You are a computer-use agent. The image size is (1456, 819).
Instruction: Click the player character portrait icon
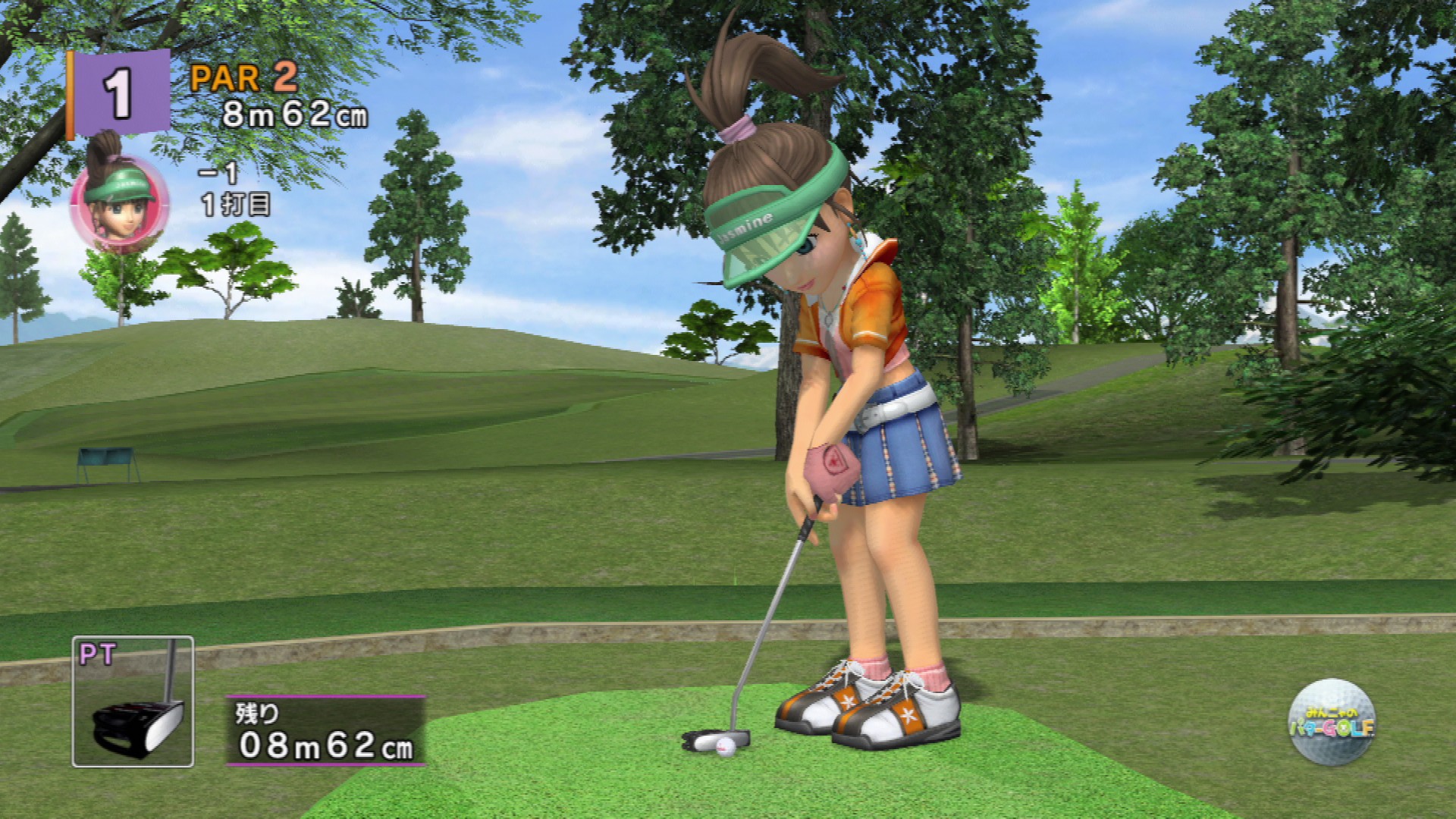(x=119, y=201)
